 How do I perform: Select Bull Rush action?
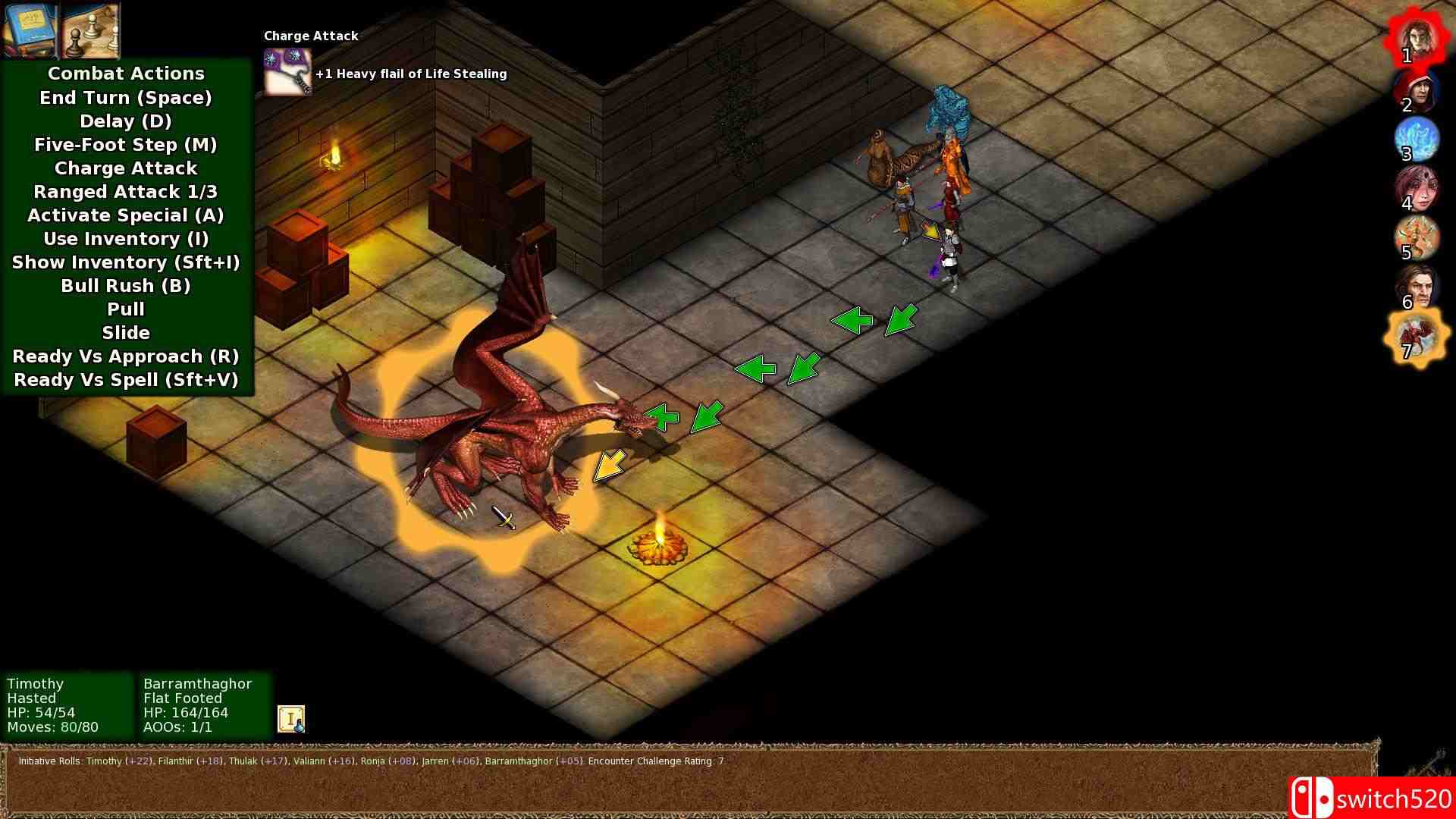tap(125, 285)
